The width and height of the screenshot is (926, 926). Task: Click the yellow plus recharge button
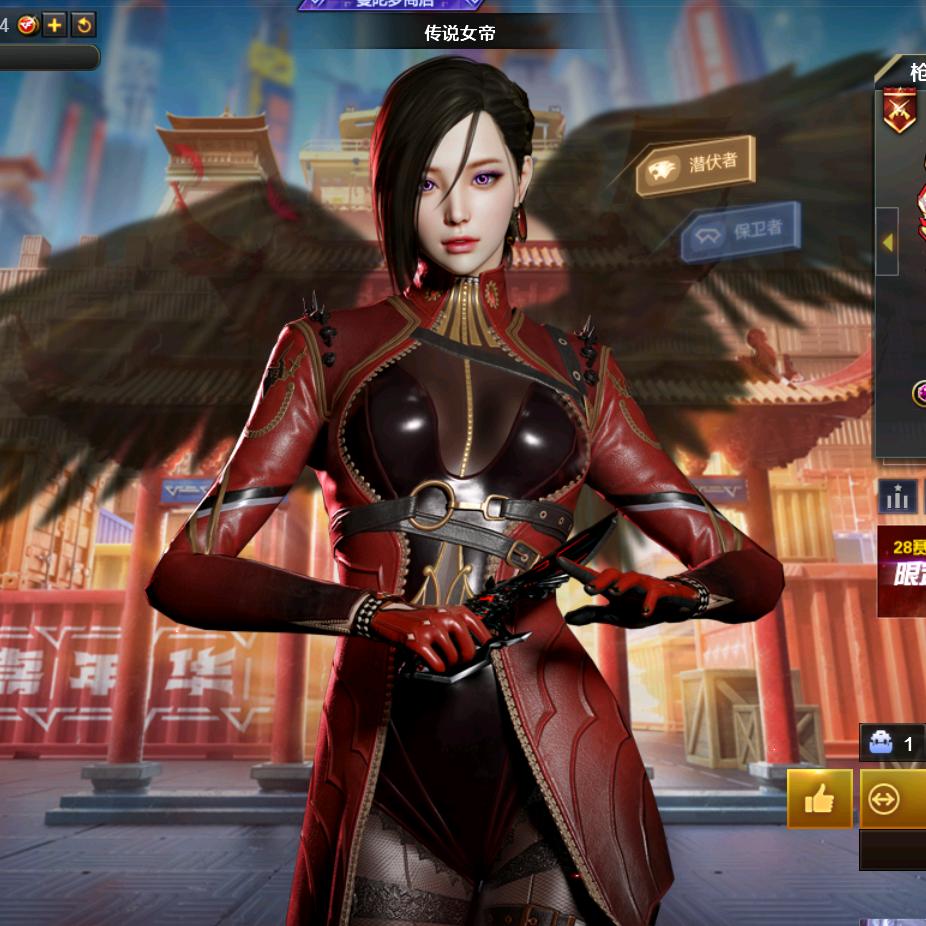[x=55, y=25]
